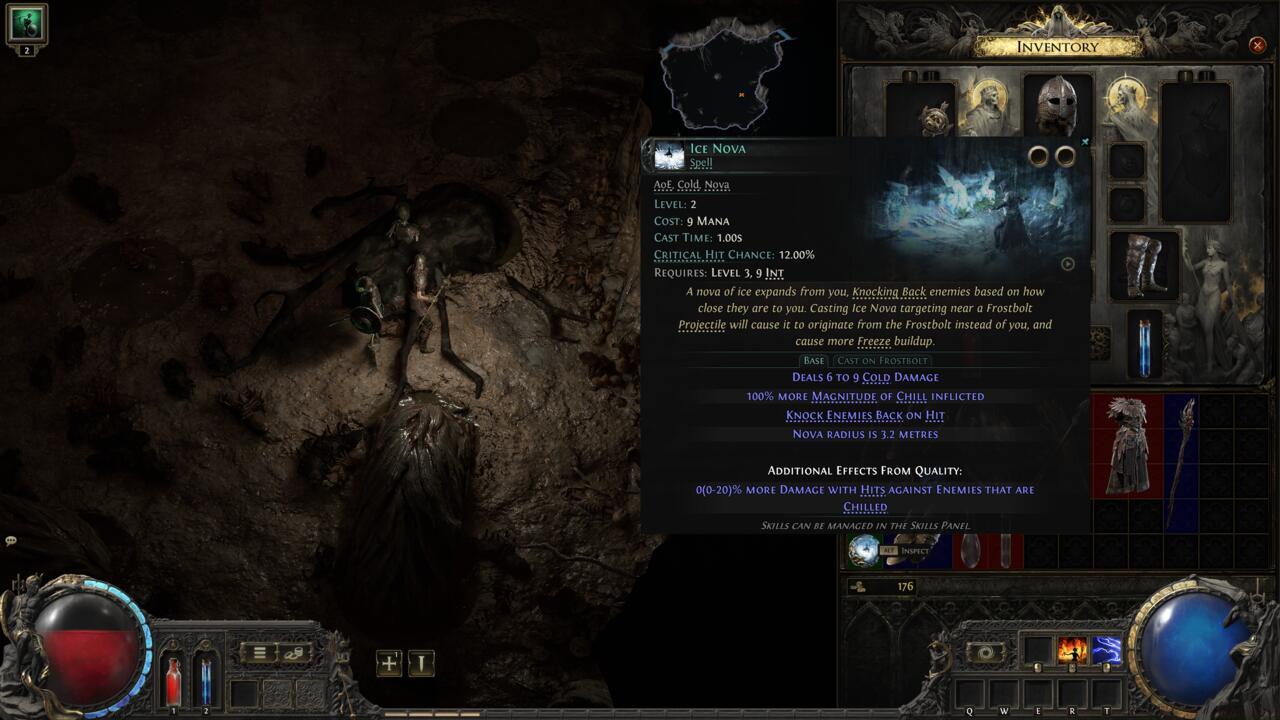1280x720 pixels.
Task: Click the character portrait in the top-left corner
Action: (27, 25)
